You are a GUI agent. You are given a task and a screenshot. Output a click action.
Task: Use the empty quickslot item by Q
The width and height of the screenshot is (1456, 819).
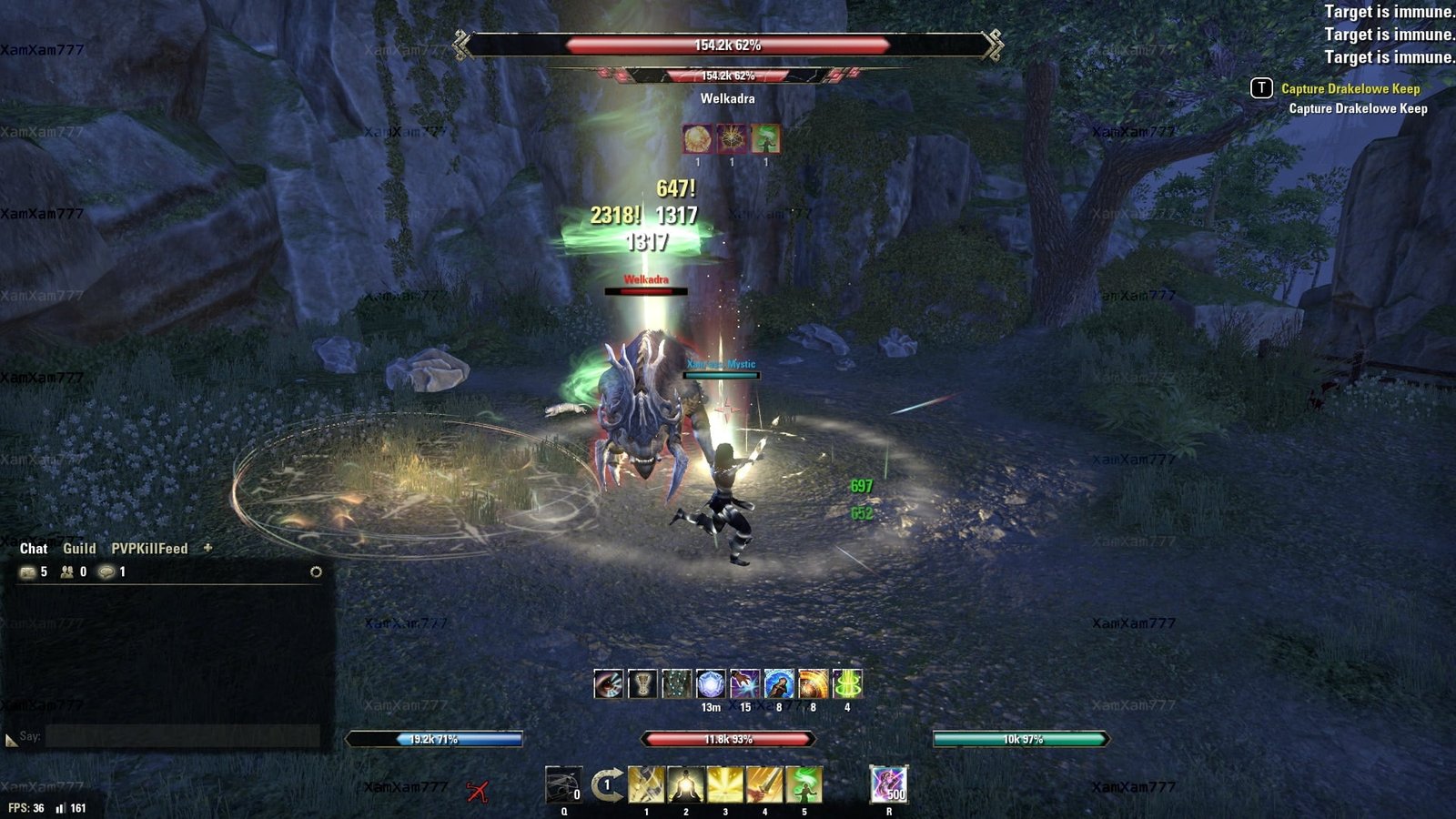point(563,784)
